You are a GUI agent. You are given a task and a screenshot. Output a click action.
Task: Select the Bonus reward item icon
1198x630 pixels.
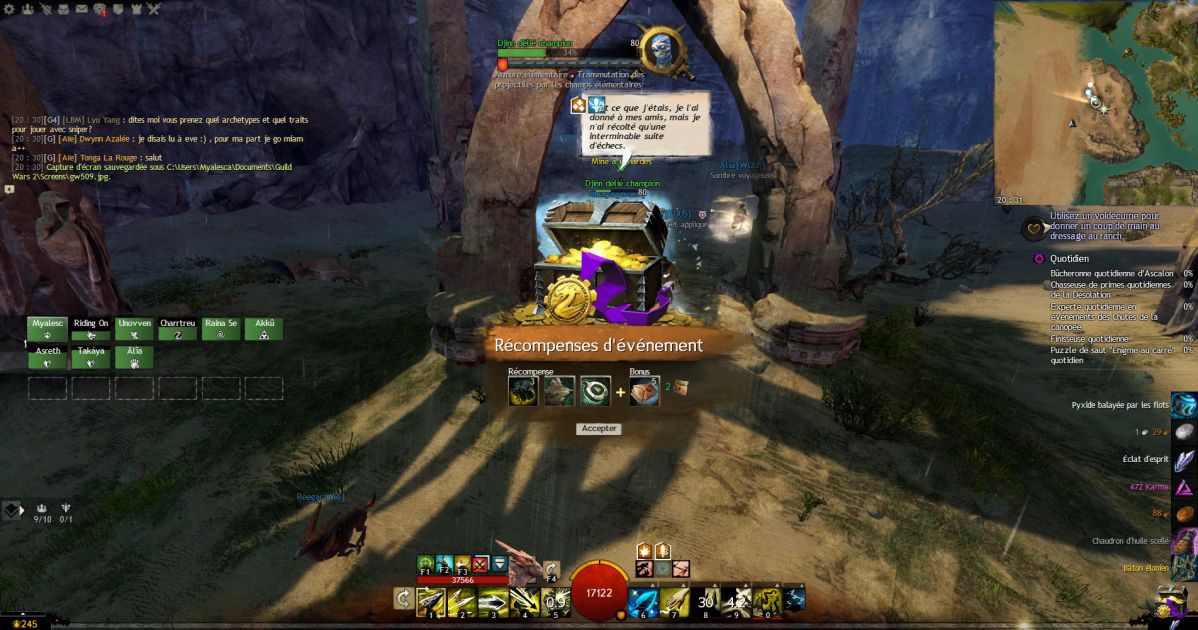(x=644, y=391)
